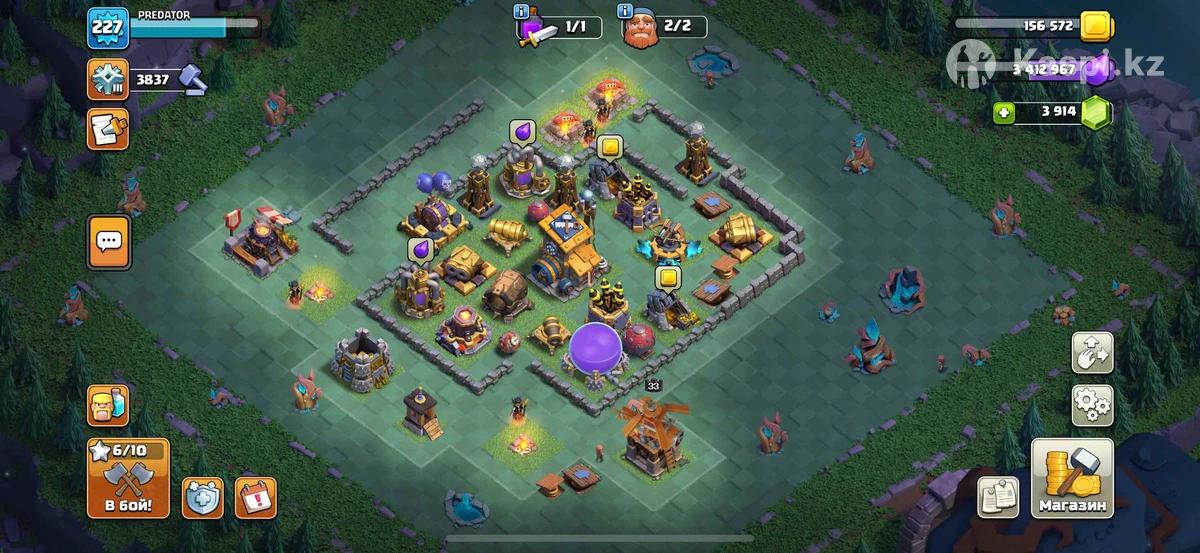Open the news papers icon beside shop
This screenshot has width=1200, height=553.
pyautogui.click(x=998, y=497)
